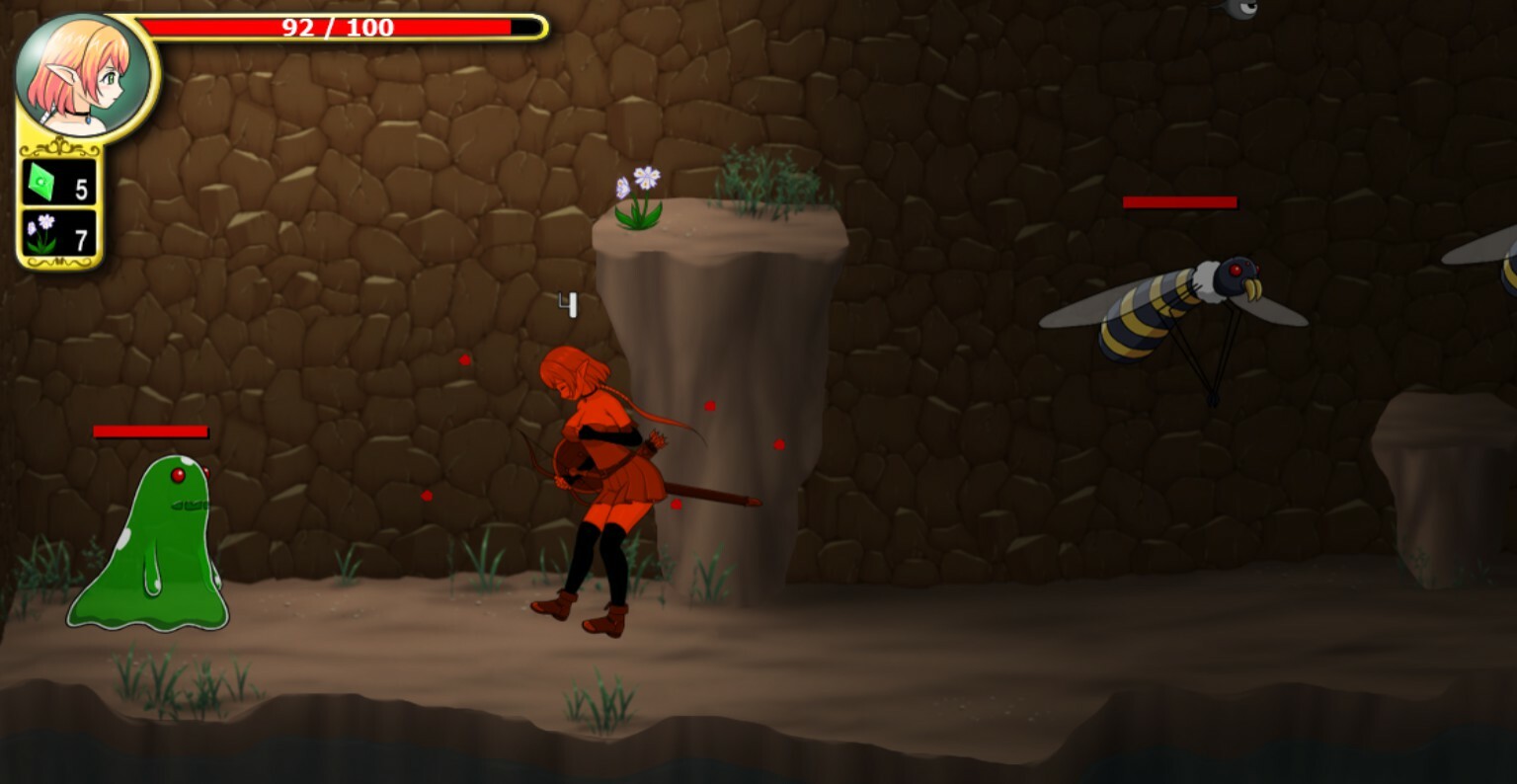The height and width of the screenshot is (784, 1517).
Task: Click the small white key prompt near the archer
Action: coord(568,305)
